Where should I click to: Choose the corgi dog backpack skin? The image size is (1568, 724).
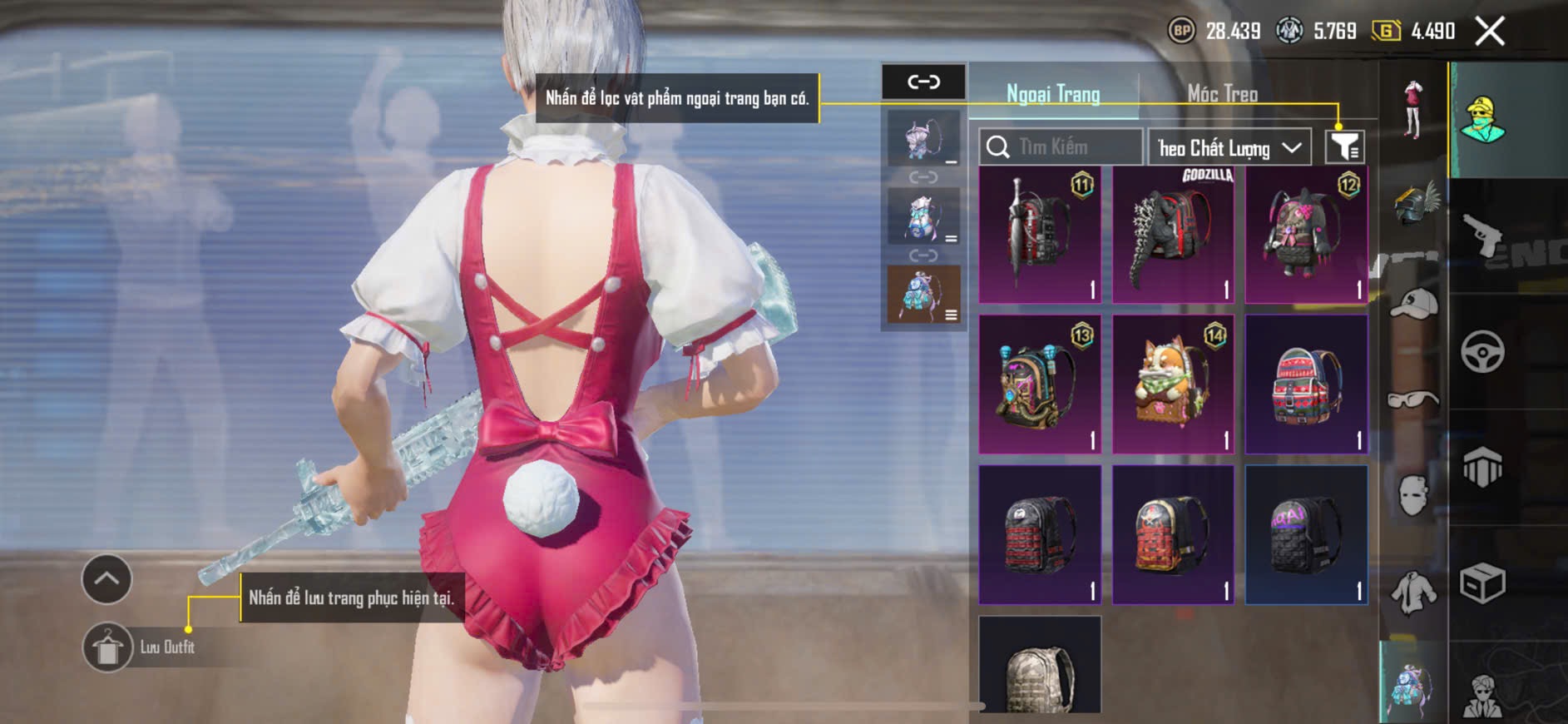(1173, 384)
